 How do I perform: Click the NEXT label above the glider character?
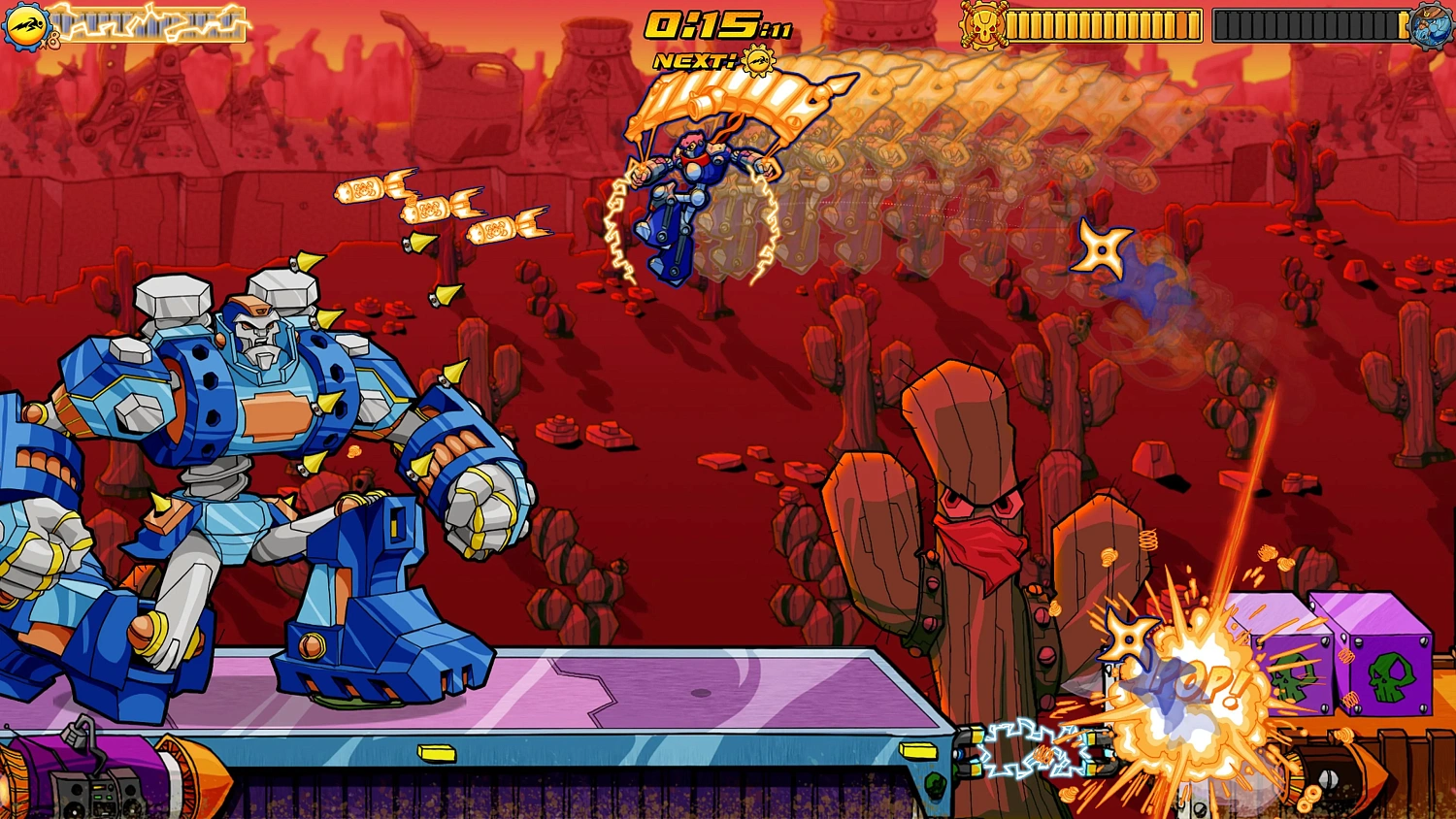[x=693, y=61]
